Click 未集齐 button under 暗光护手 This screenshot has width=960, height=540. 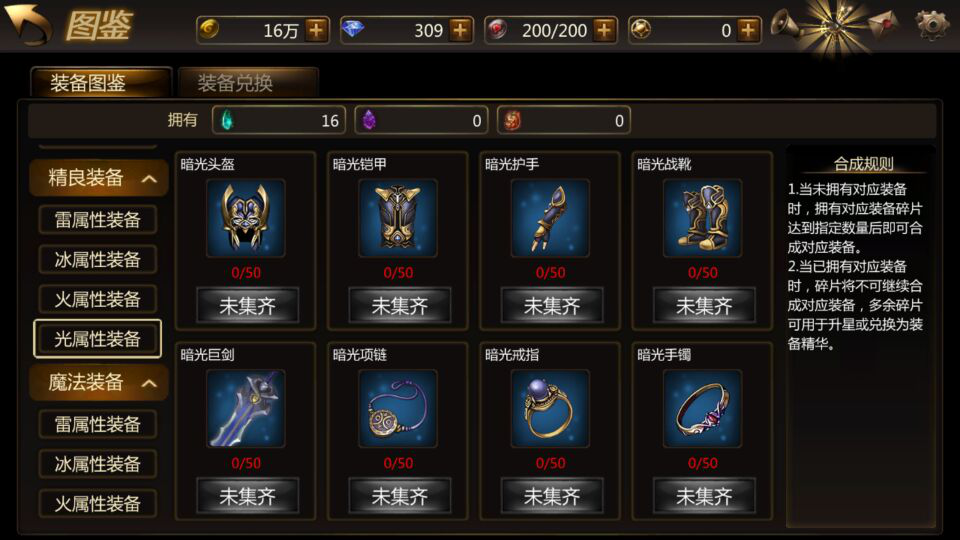coord(551,305)
